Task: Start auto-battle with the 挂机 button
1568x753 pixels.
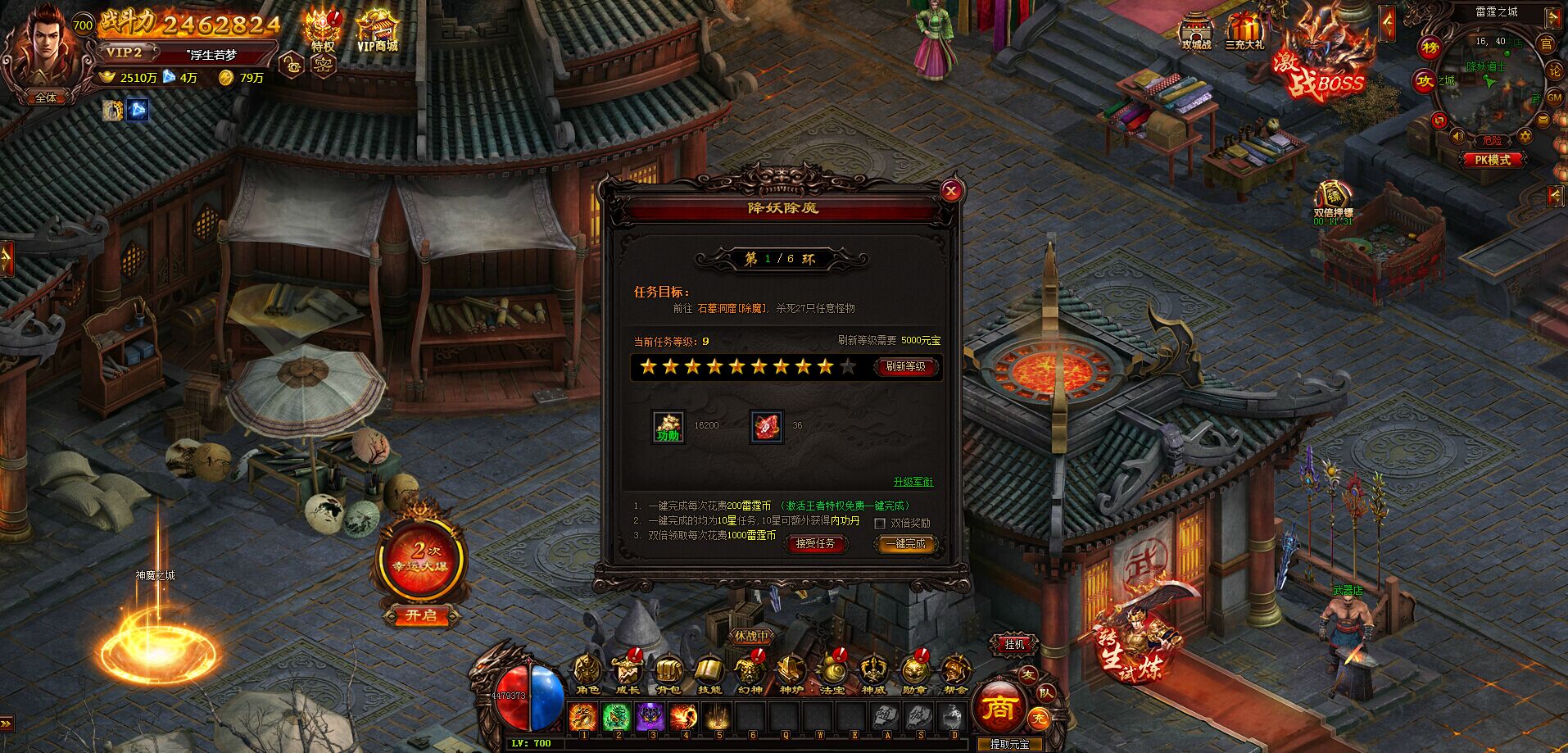Action: 1014,645
